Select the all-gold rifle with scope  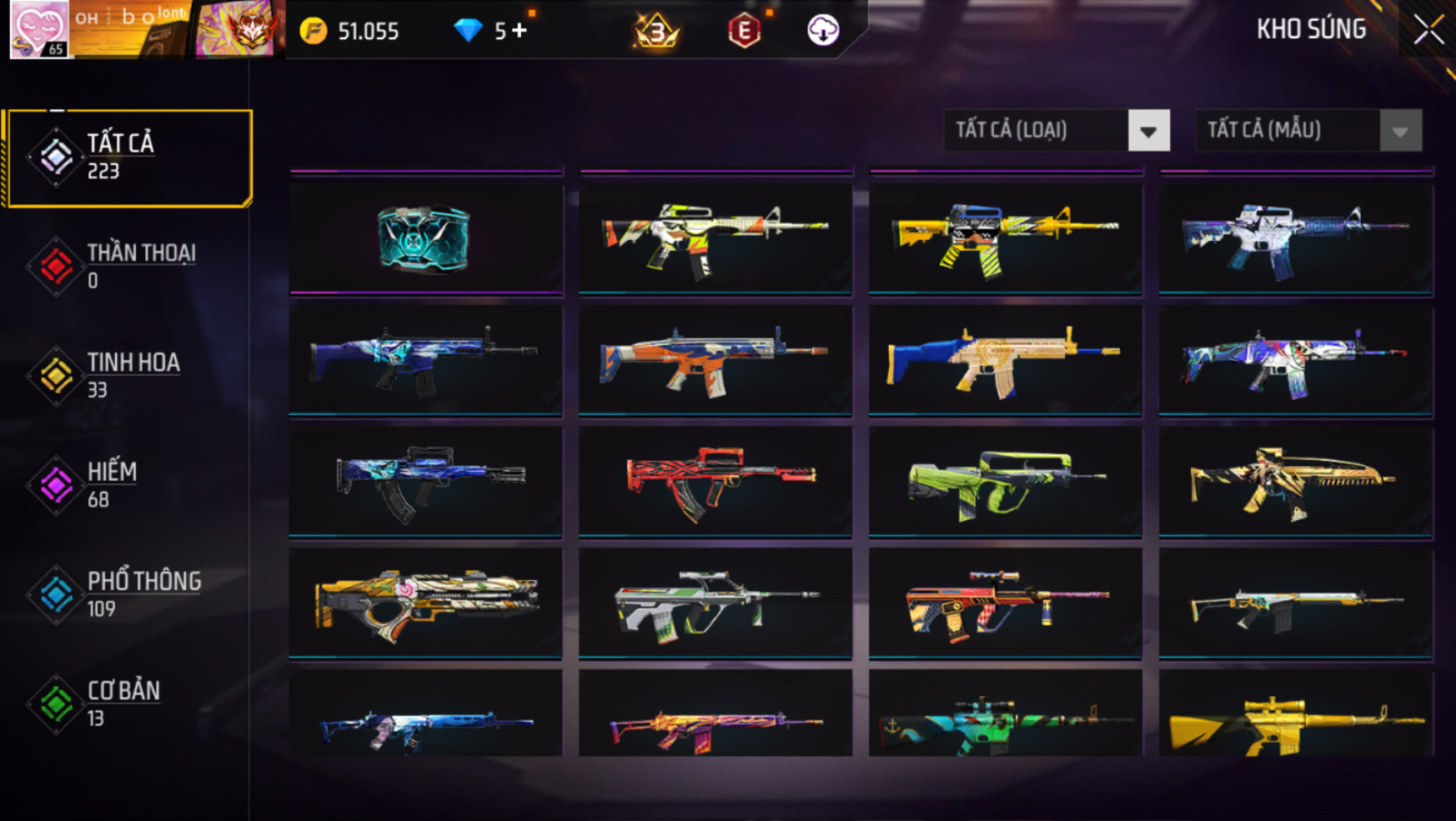point(1295,720)
